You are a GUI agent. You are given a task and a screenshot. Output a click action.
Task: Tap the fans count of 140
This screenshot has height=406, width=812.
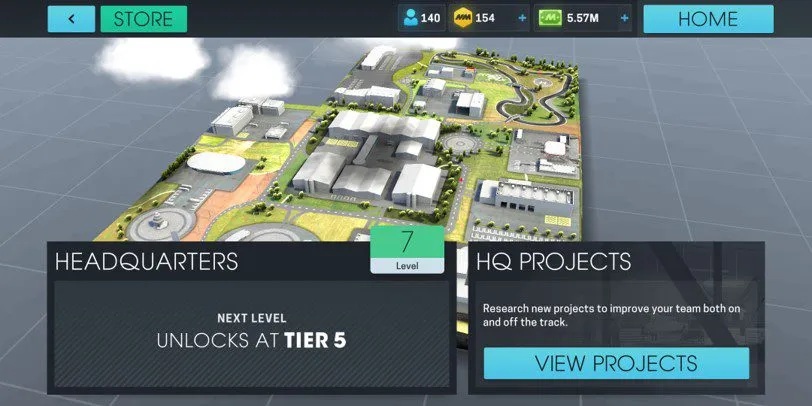pyautogui.click(x=421, y=19)
